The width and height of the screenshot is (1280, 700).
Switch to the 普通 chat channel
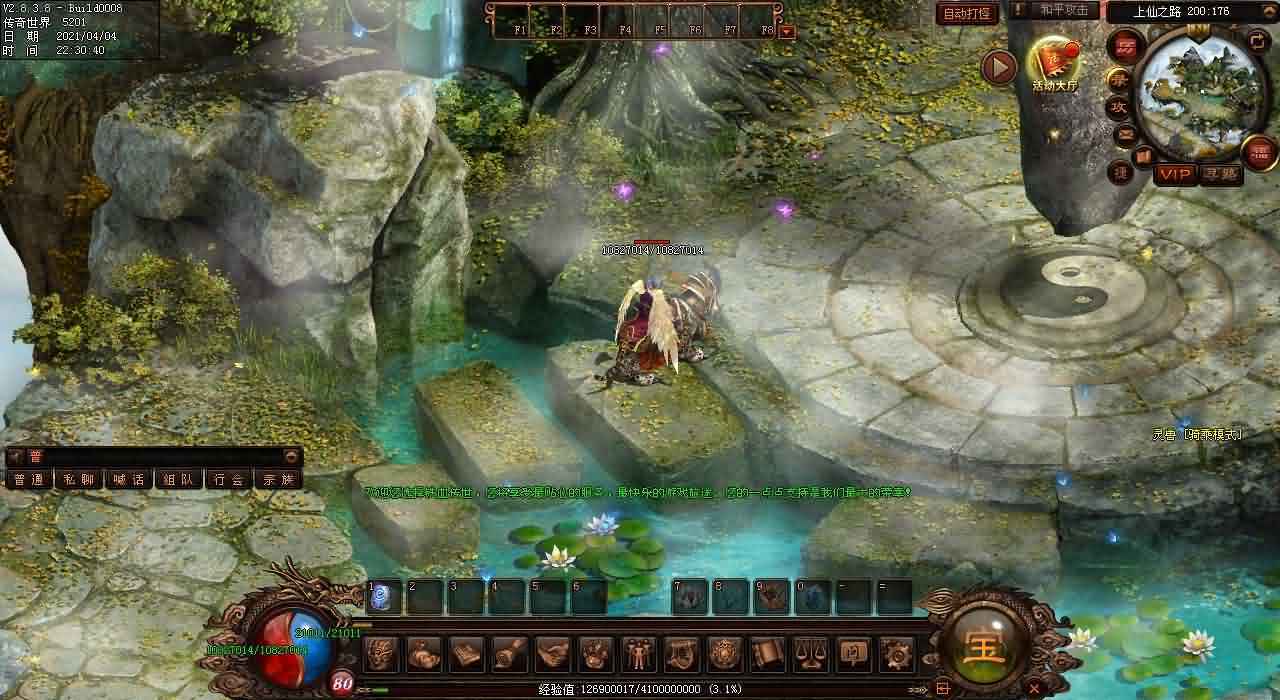point(29,479)
